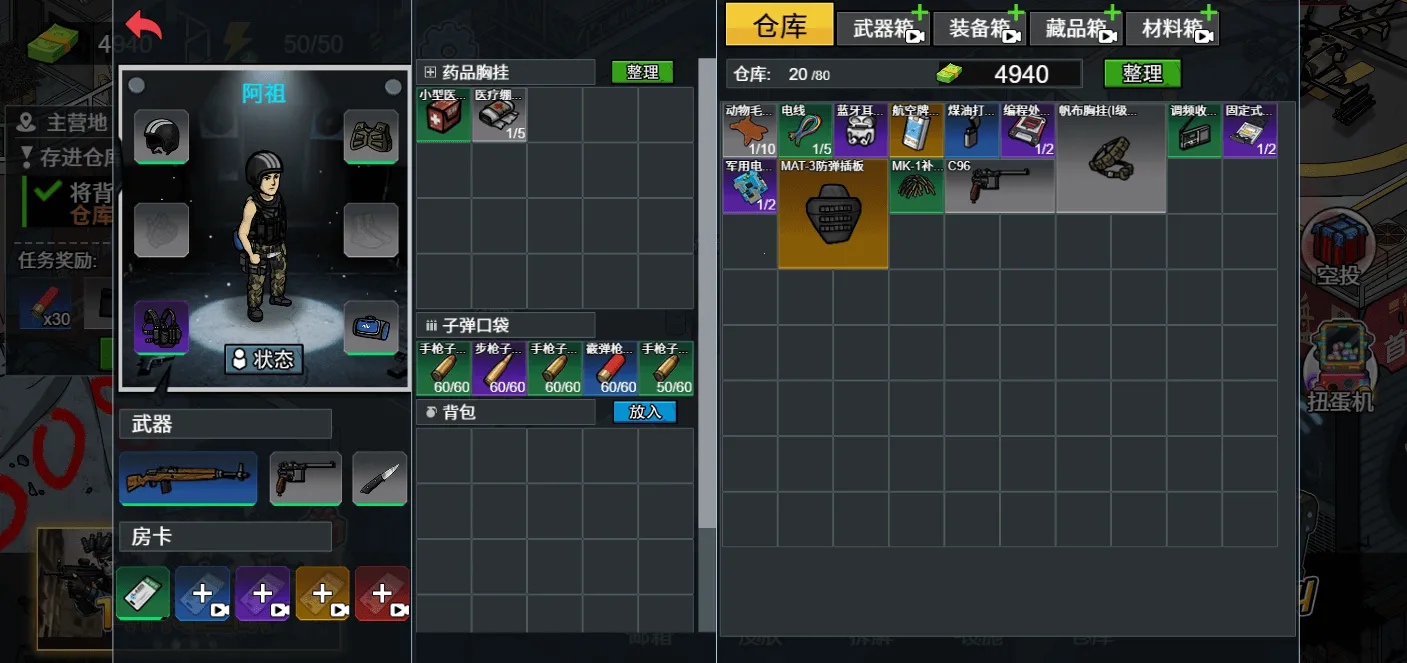
Task: Choose the C96 pistol weapon slot
Action: tap(305, 478)
